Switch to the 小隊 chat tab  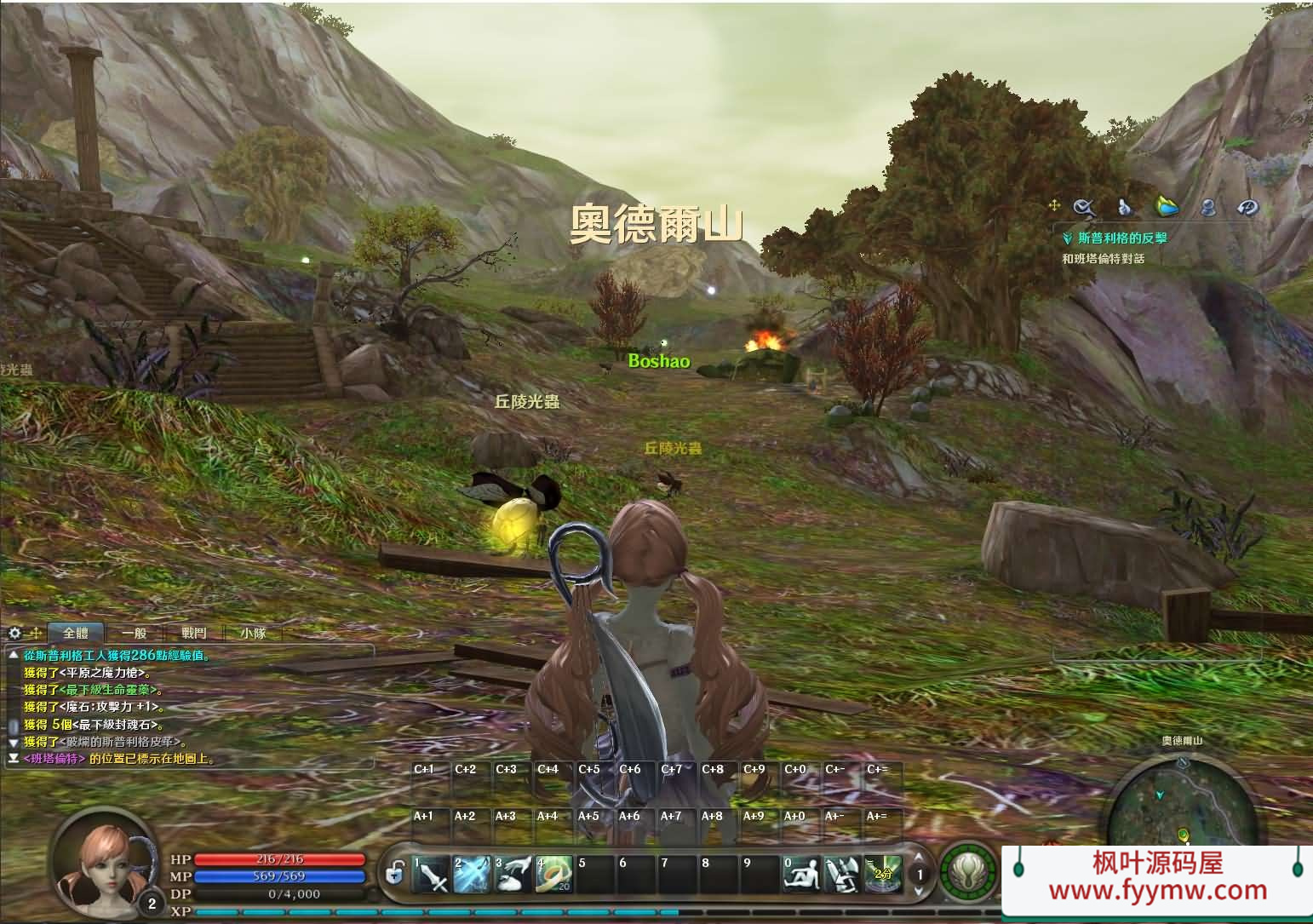pos(253,632)
